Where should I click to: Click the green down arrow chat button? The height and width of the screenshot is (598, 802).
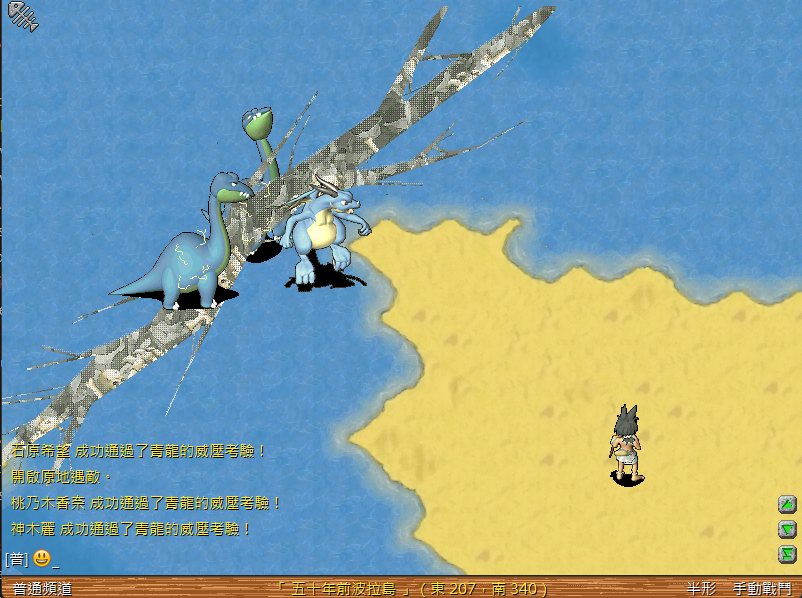tap(787, 529)
